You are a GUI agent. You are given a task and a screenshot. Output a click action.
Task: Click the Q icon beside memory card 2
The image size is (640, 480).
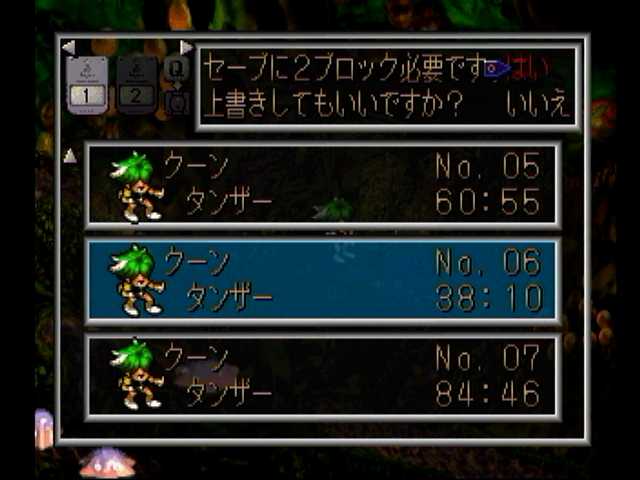click(x=175, y=68)
